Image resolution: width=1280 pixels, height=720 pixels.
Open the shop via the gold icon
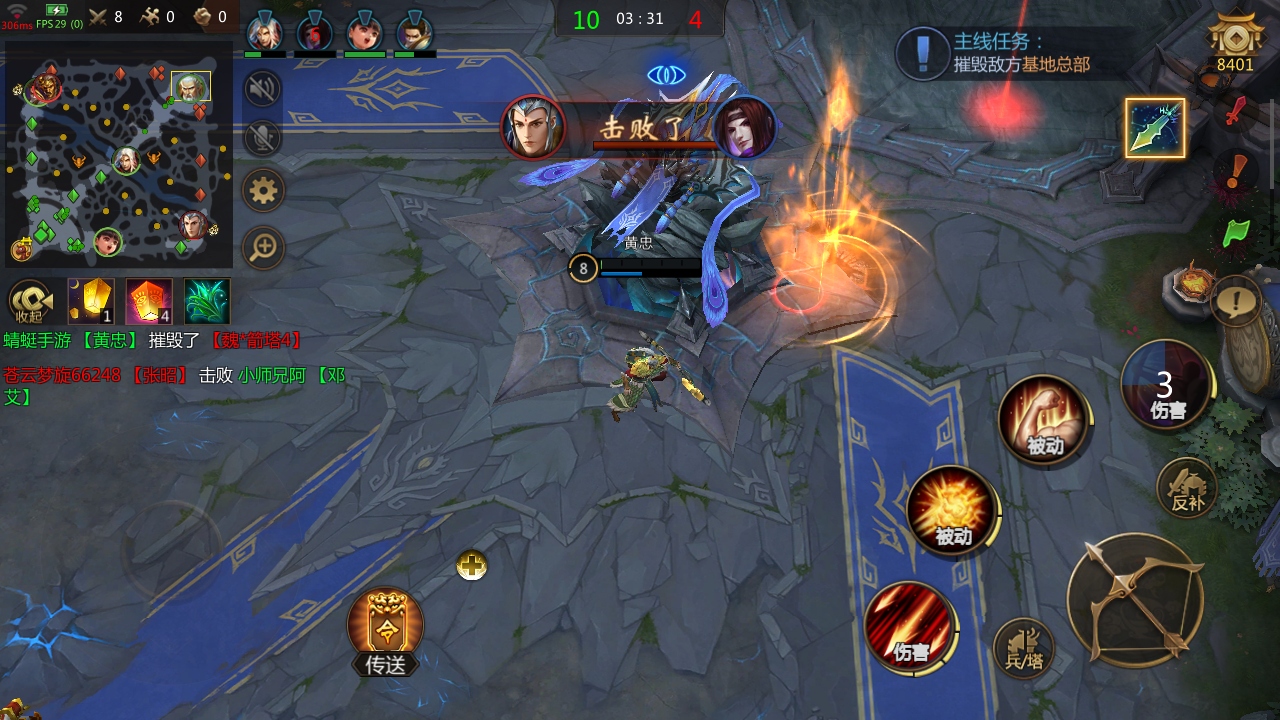coord(1235,43)
